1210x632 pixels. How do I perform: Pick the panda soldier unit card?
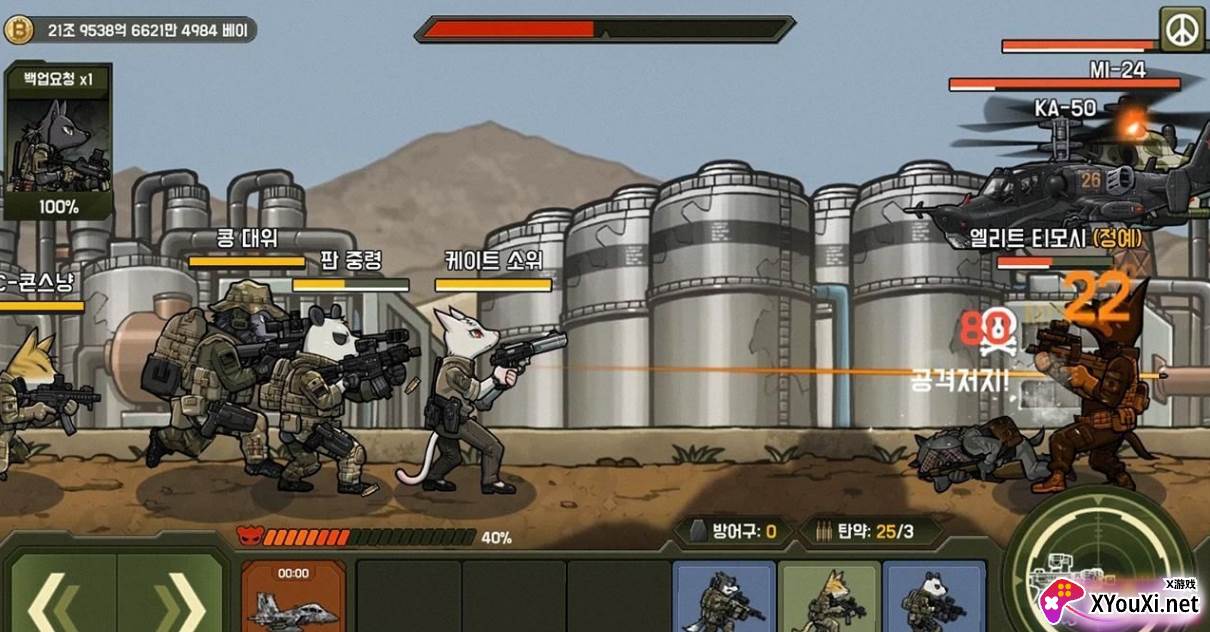[933, 597]
